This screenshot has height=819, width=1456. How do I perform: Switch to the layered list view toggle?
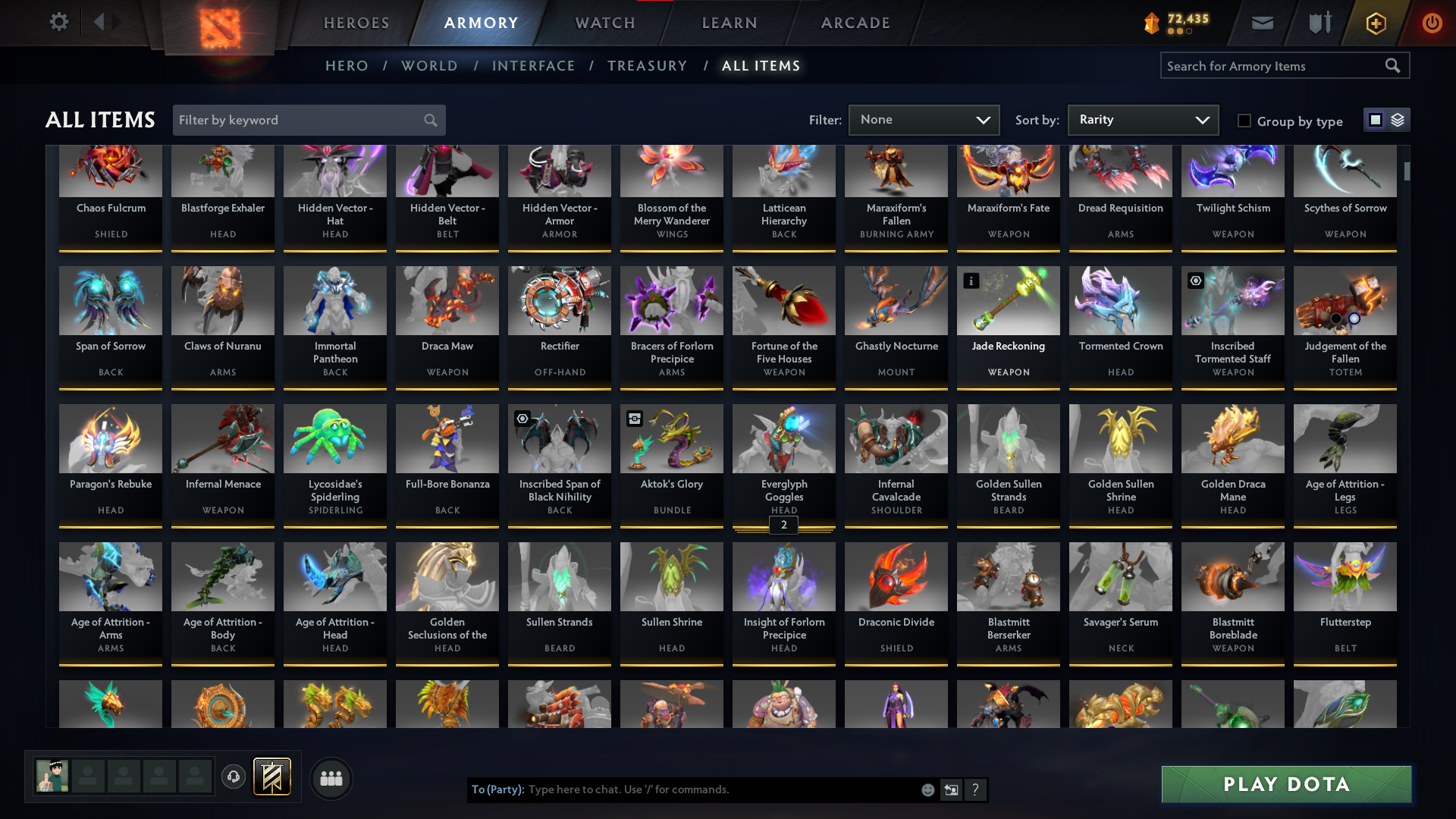(1398, 119)
